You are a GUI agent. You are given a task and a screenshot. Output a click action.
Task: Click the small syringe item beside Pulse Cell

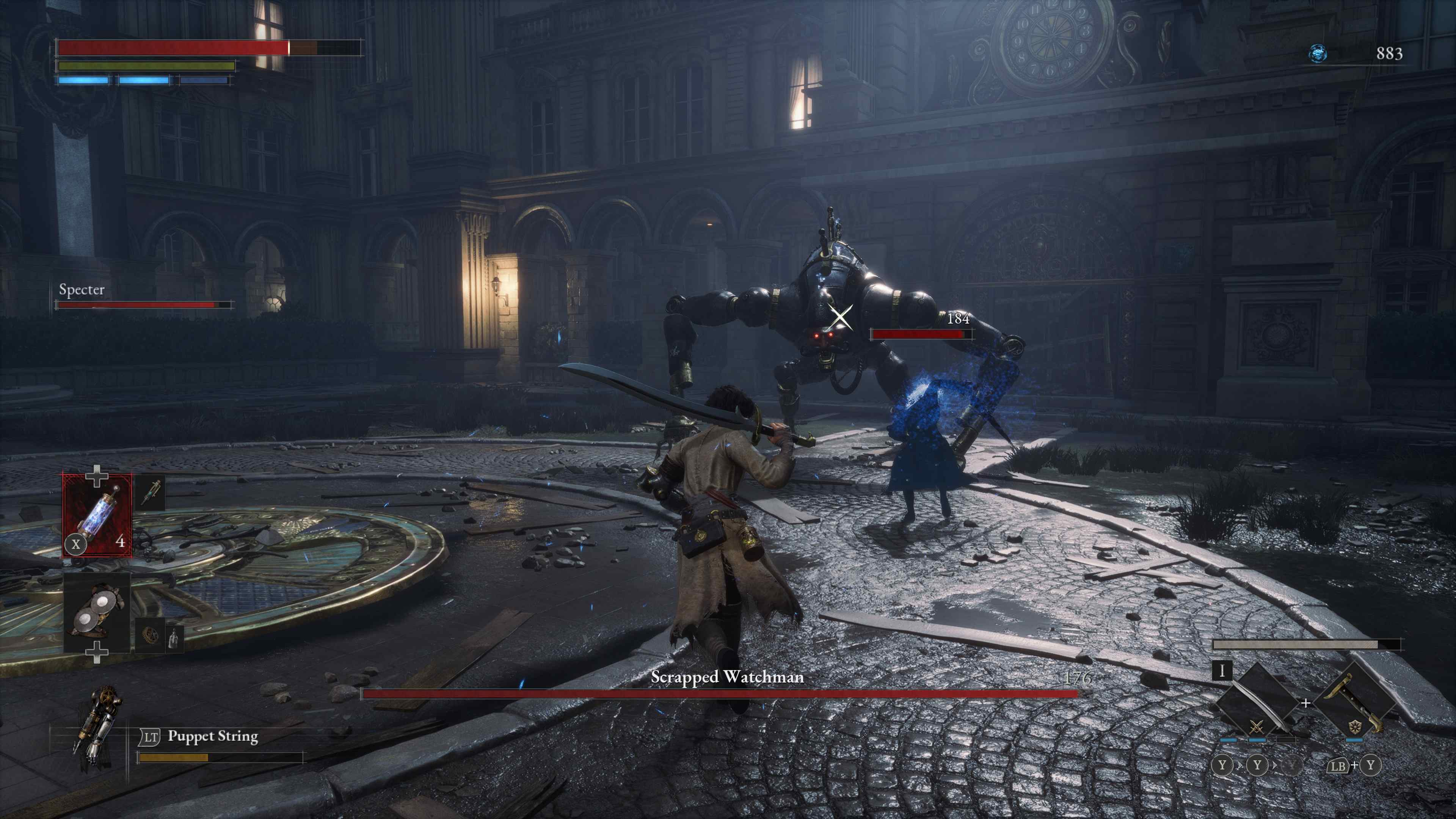(152, 492)
